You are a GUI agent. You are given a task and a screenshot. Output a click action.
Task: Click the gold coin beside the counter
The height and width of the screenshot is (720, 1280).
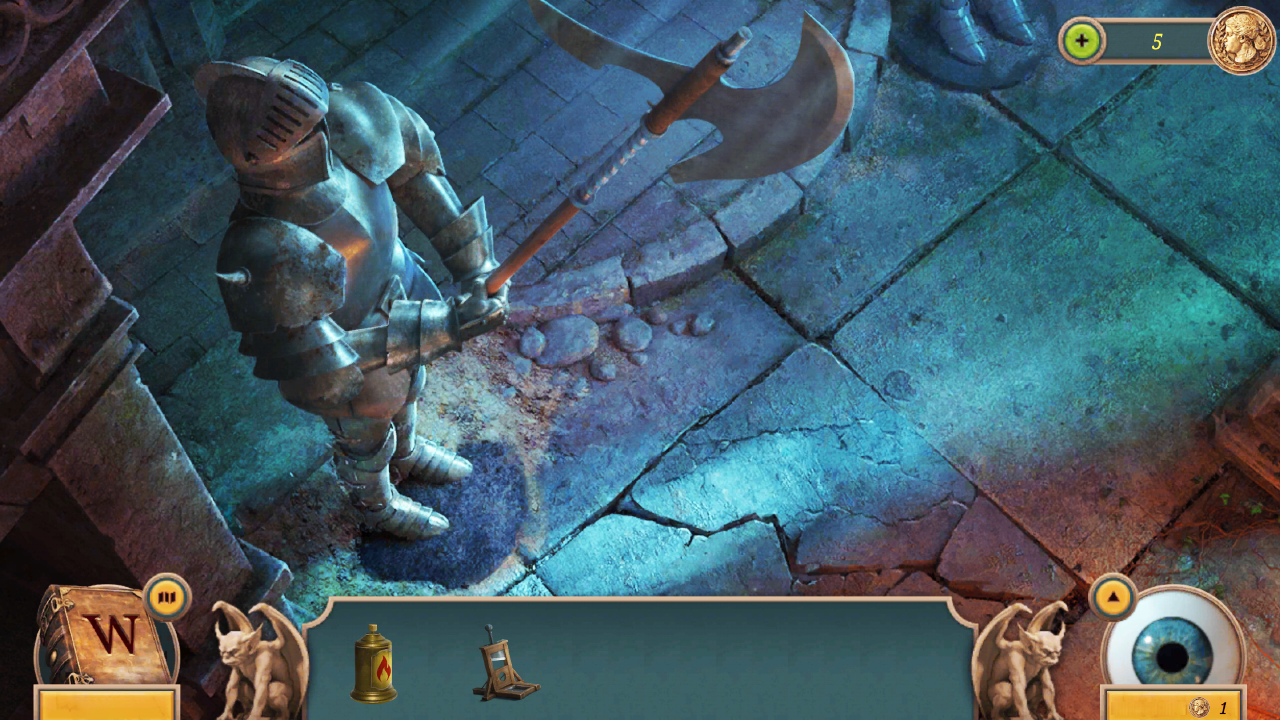1243,40
